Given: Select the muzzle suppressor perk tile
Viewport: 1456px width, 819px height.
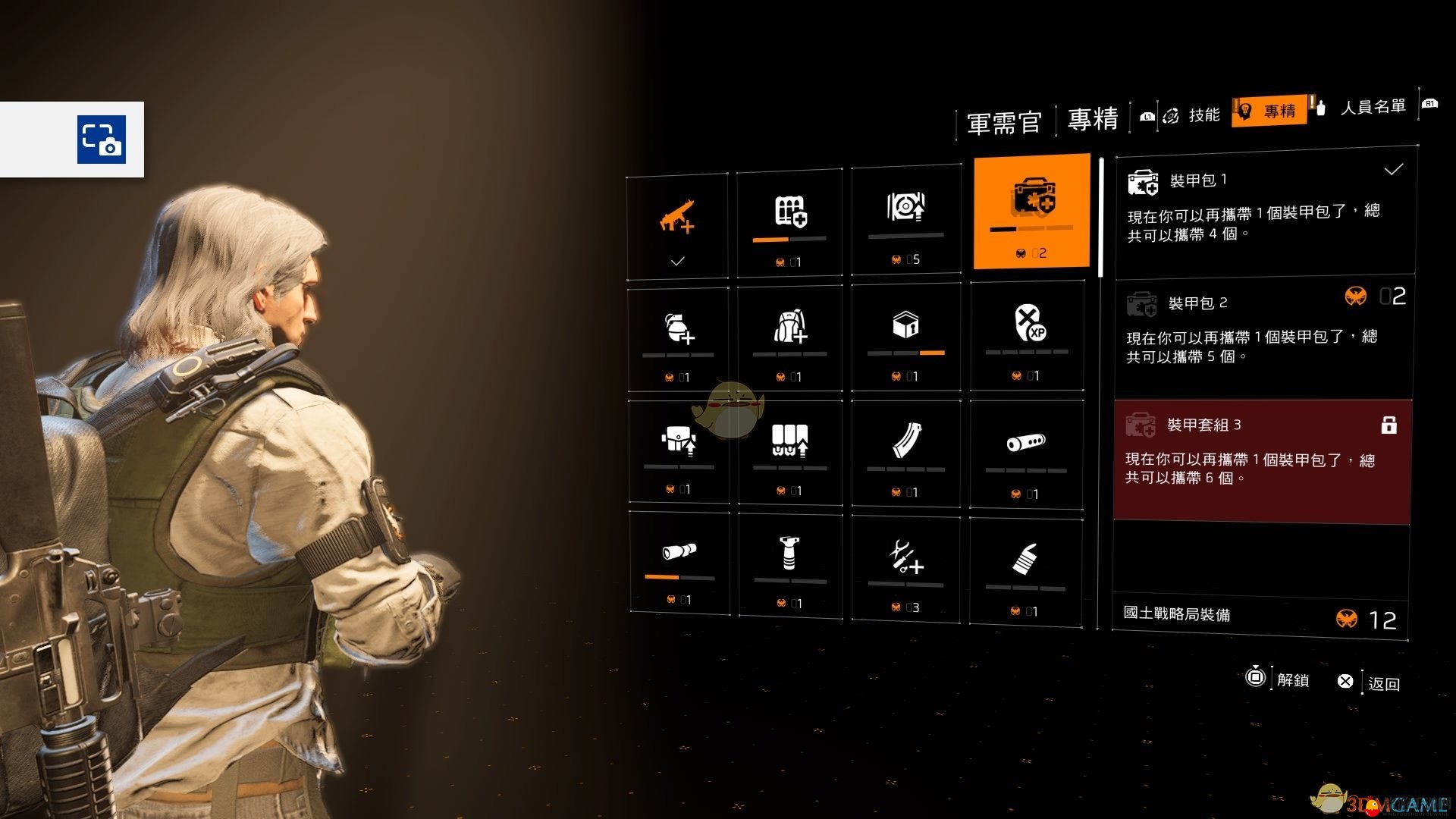Looking at the screenshot, I should (x=1026, y=455).
